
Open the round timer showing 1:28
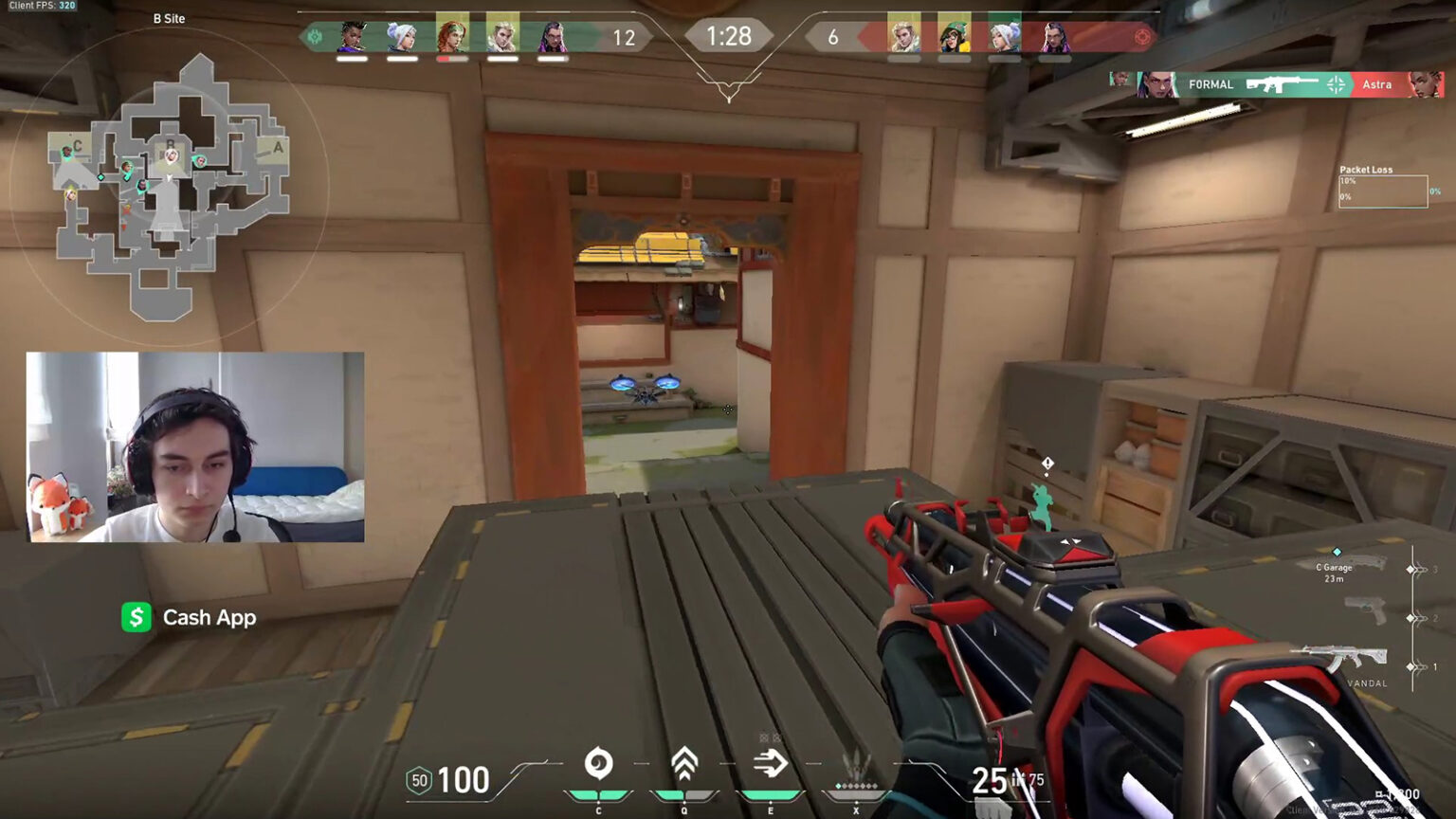(x=729, y=37)
